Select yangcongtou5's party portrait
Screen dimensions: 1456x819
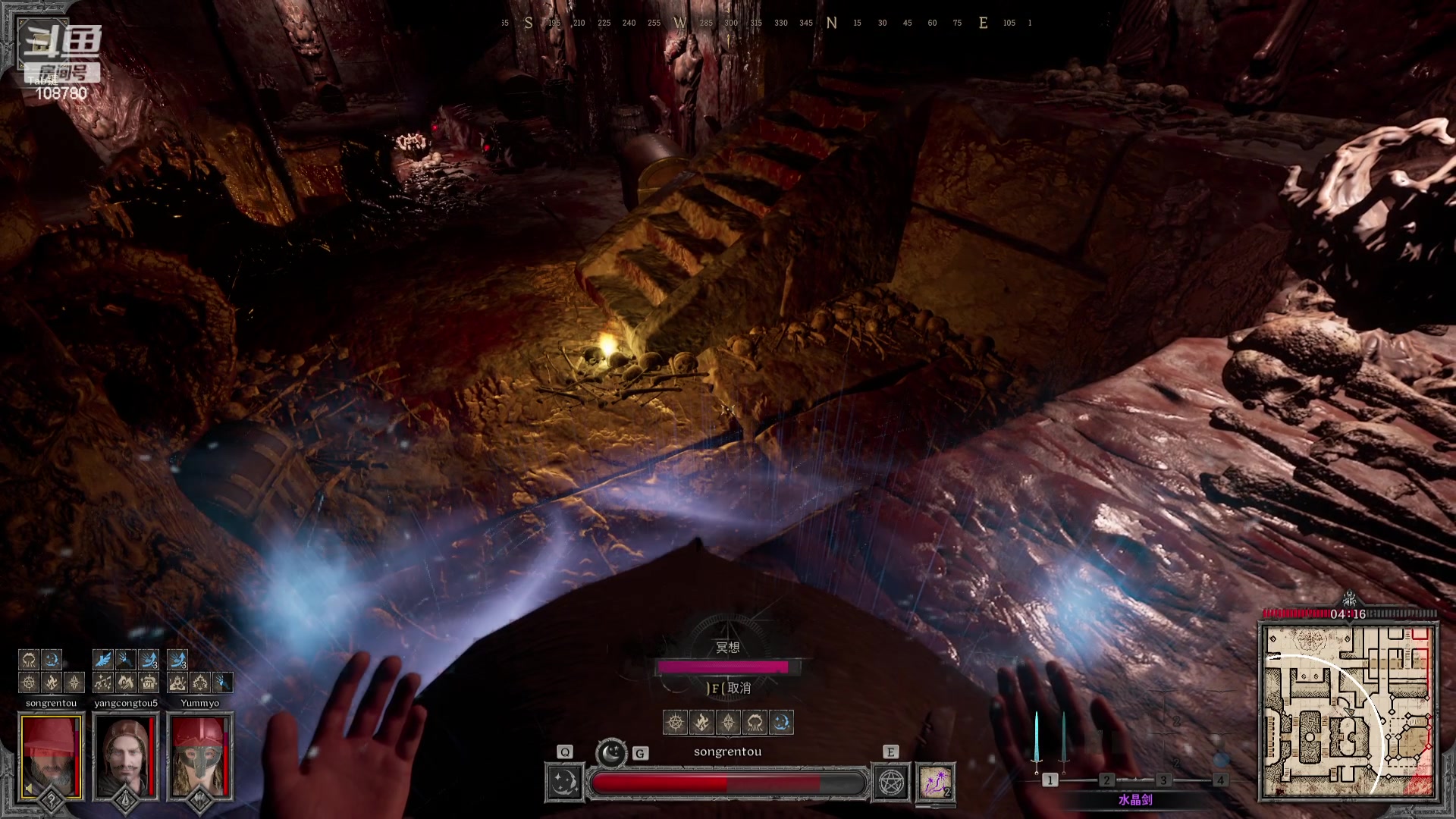tap(125, 755)
